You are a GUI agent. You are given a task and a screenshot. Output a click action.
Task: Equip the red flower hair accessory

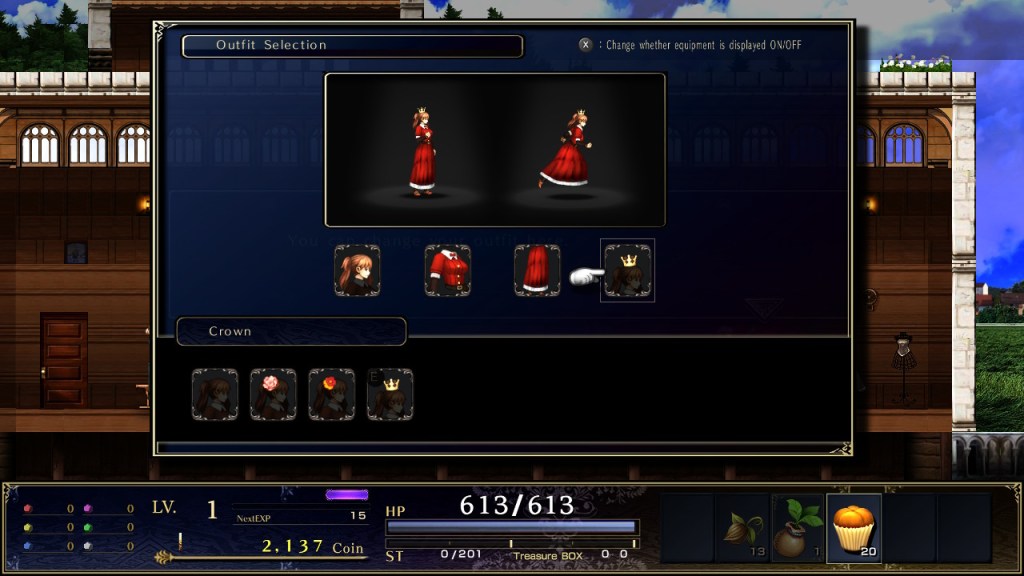click(x=331, y=394)
